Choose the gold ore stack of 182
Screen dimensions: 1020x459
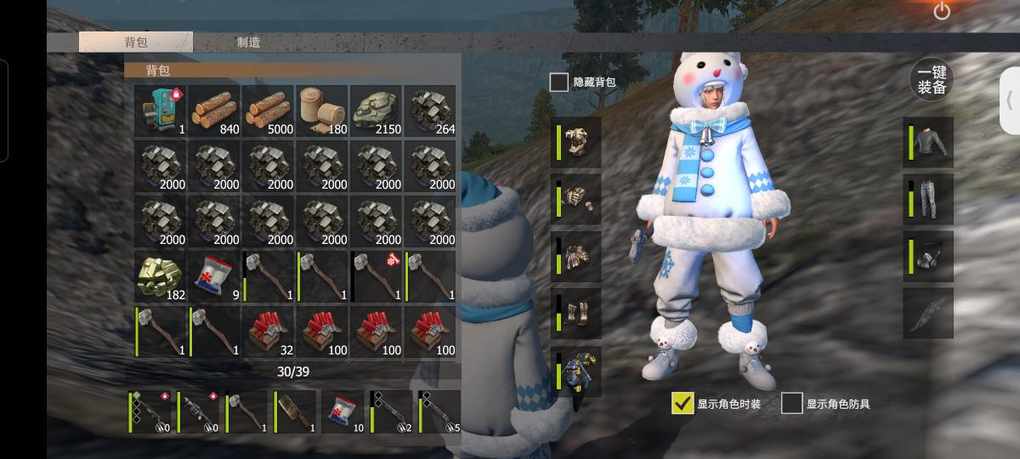pyautogui.click(x=161, y=276)
